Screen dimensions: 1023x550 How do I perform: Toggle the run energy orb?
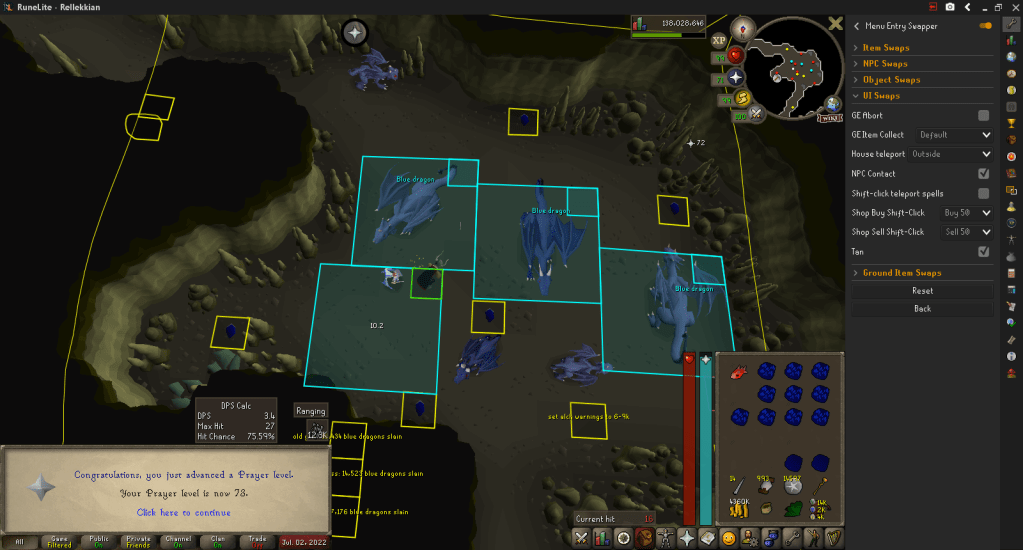point(744,98)
